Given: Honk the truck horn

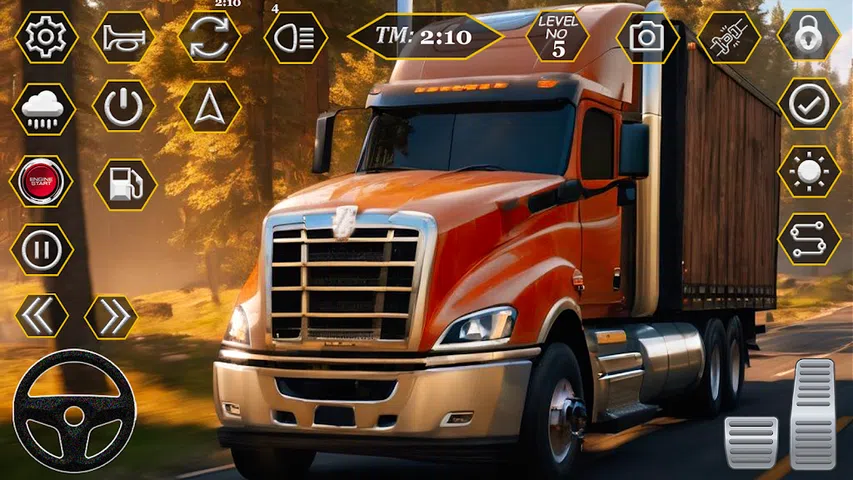Looking at the screenshot, I should pyautogui.click(x=123, y=38).
